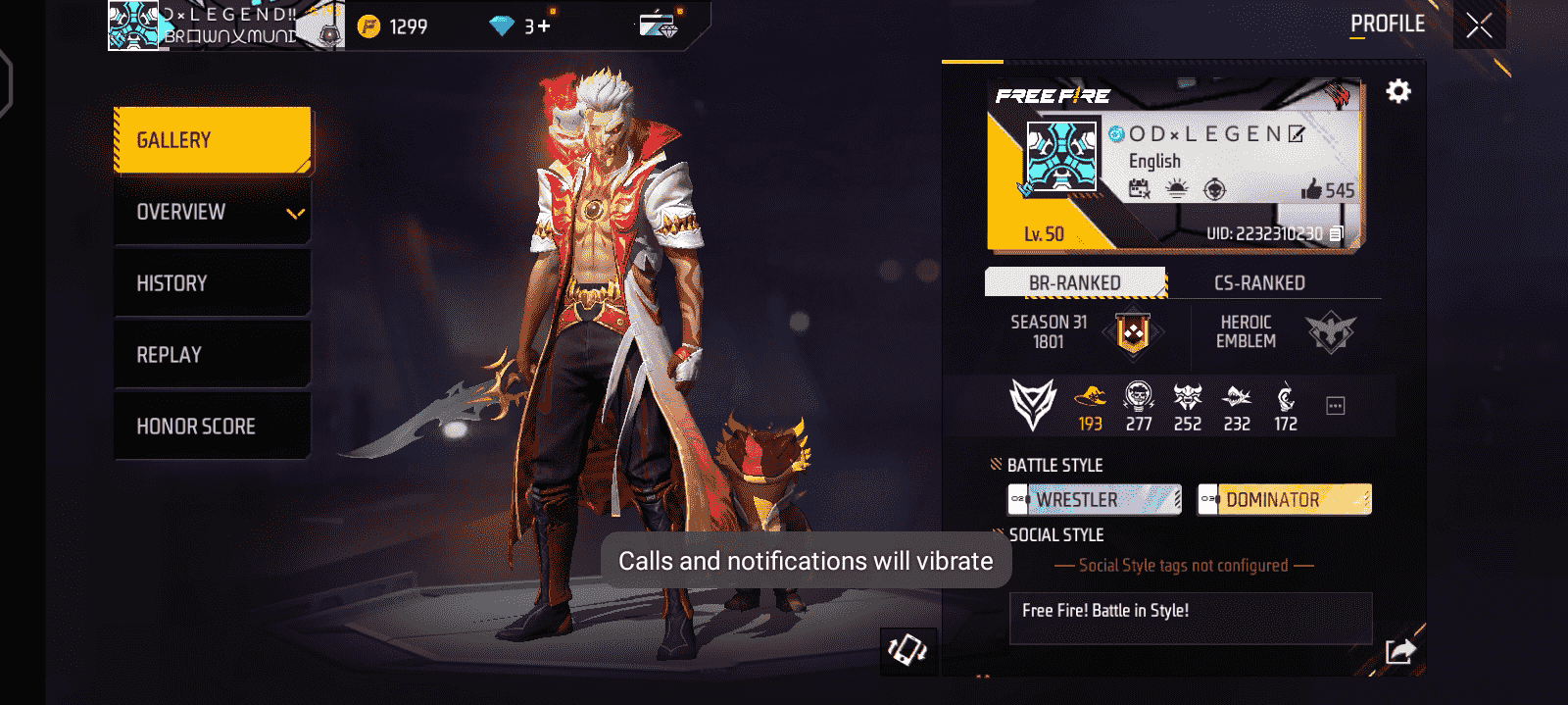Screen dimensions: 1568x705
Task: Open the player avatar picture
Action: coord(1060,157)
